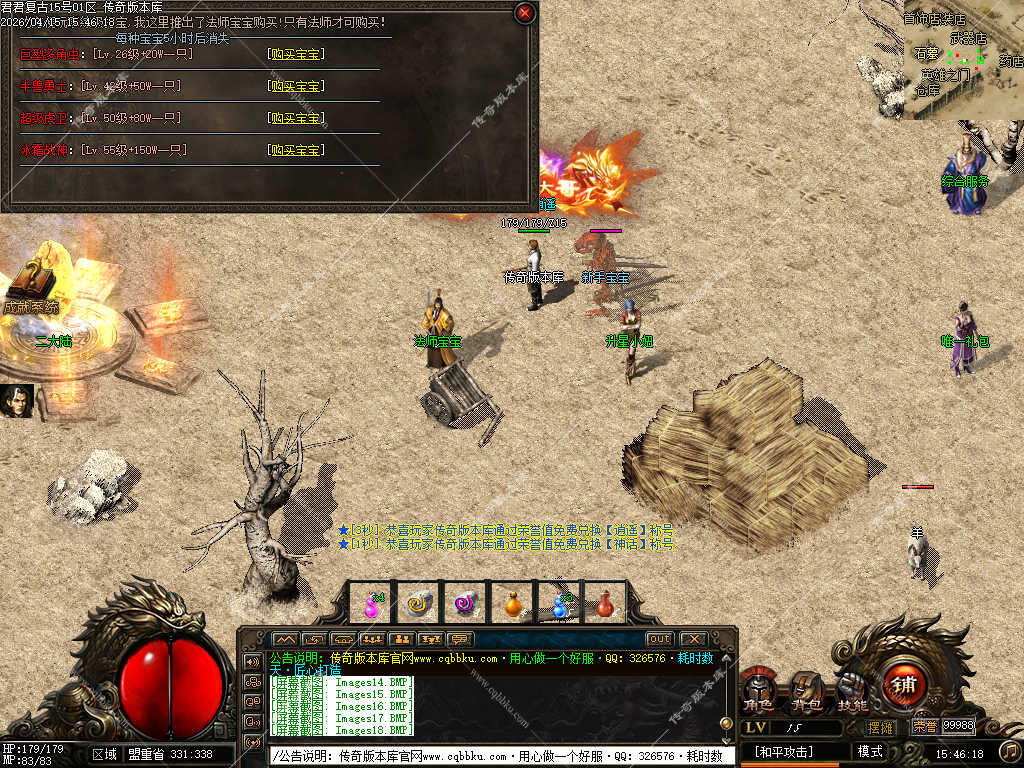Buy the 超级虎卫 pet
The height and width of the screenshot is (768, 1024).
coord(295,118)
